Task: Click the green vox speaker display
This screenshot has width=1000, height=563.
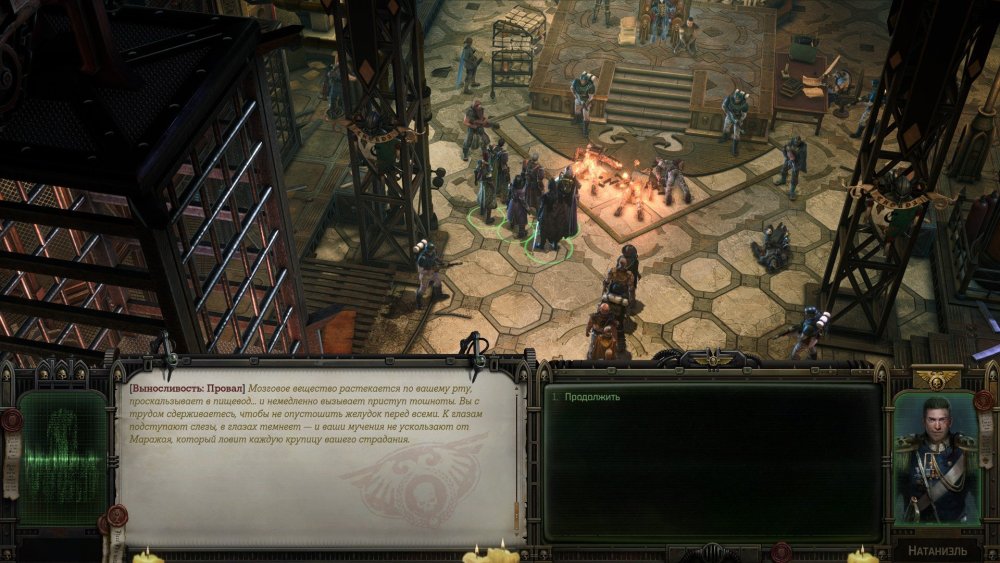Action: point(63,457)
